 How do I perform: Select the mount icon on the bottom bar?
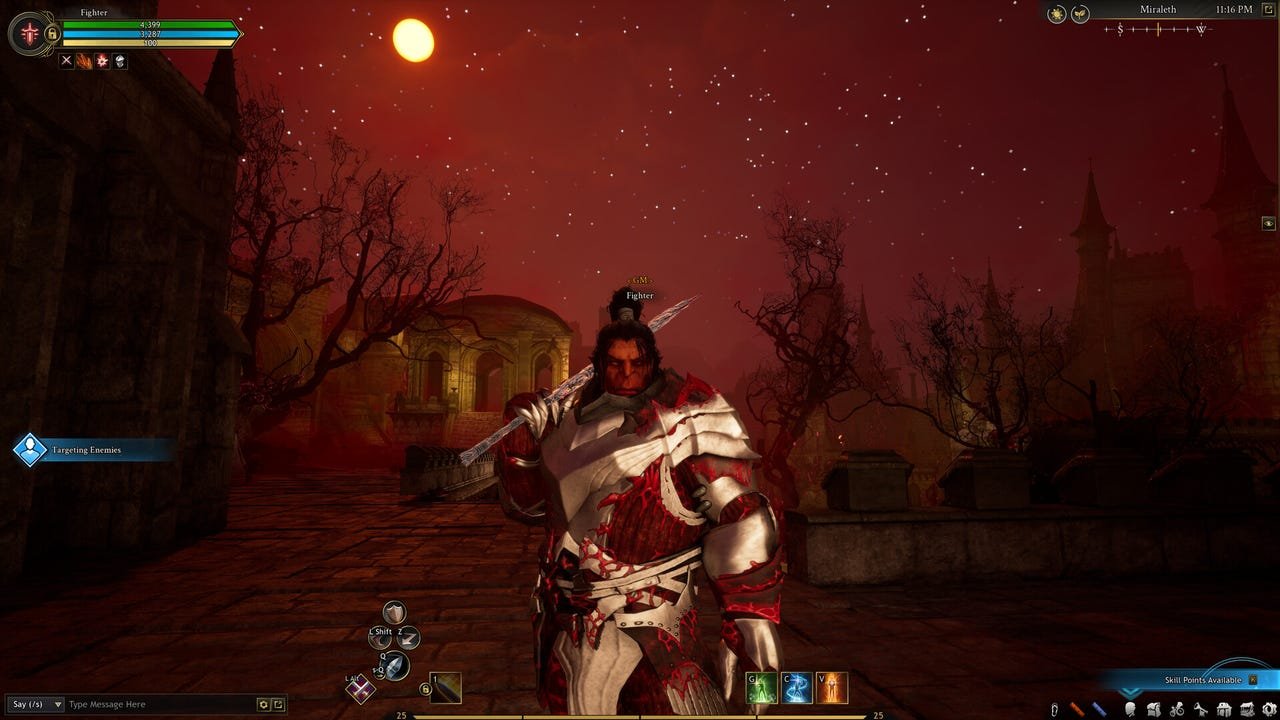(x=1177, y=708)
